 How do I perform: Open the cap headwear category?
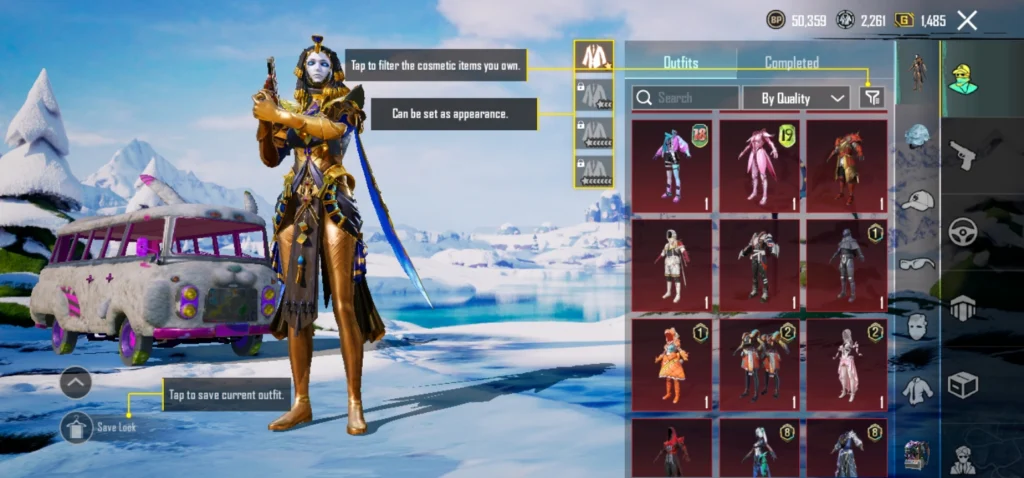917,199
